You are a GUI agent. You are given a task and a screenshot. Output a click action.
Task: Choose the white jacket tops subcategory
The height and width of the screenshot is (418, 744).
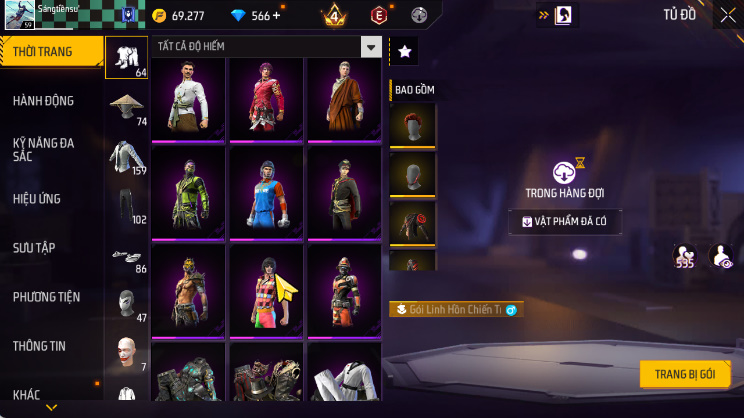click(126, 156)
